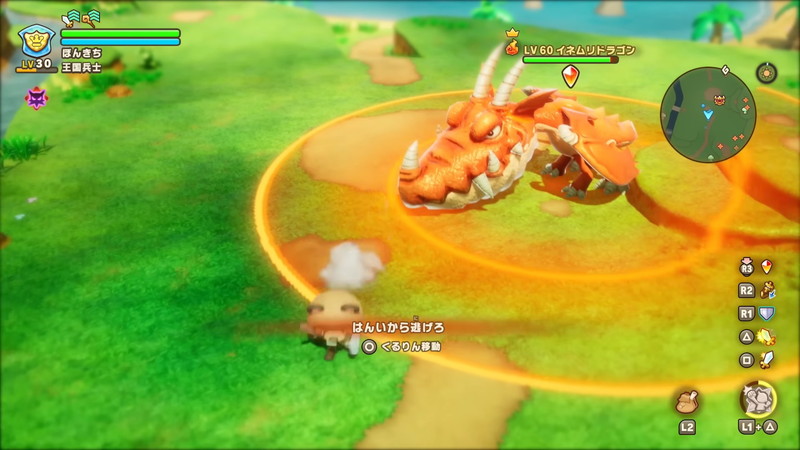
Task: Activate the blue shield guard icon
Action: coord(767,313)
